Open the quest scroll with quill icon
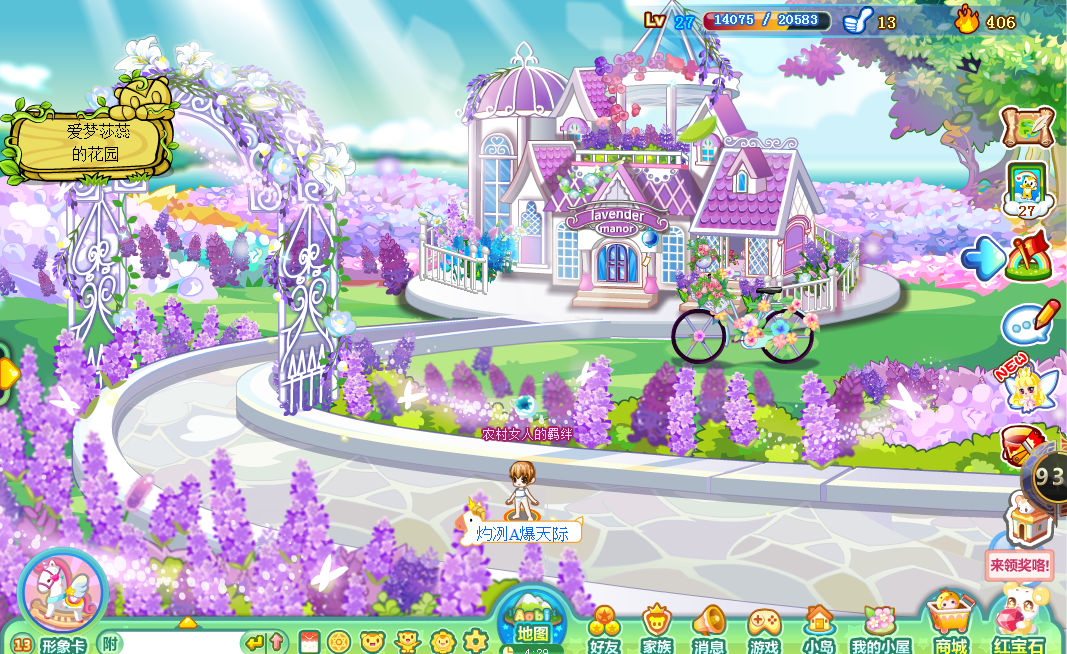 pyautogui.click(x=1027, y=128)
